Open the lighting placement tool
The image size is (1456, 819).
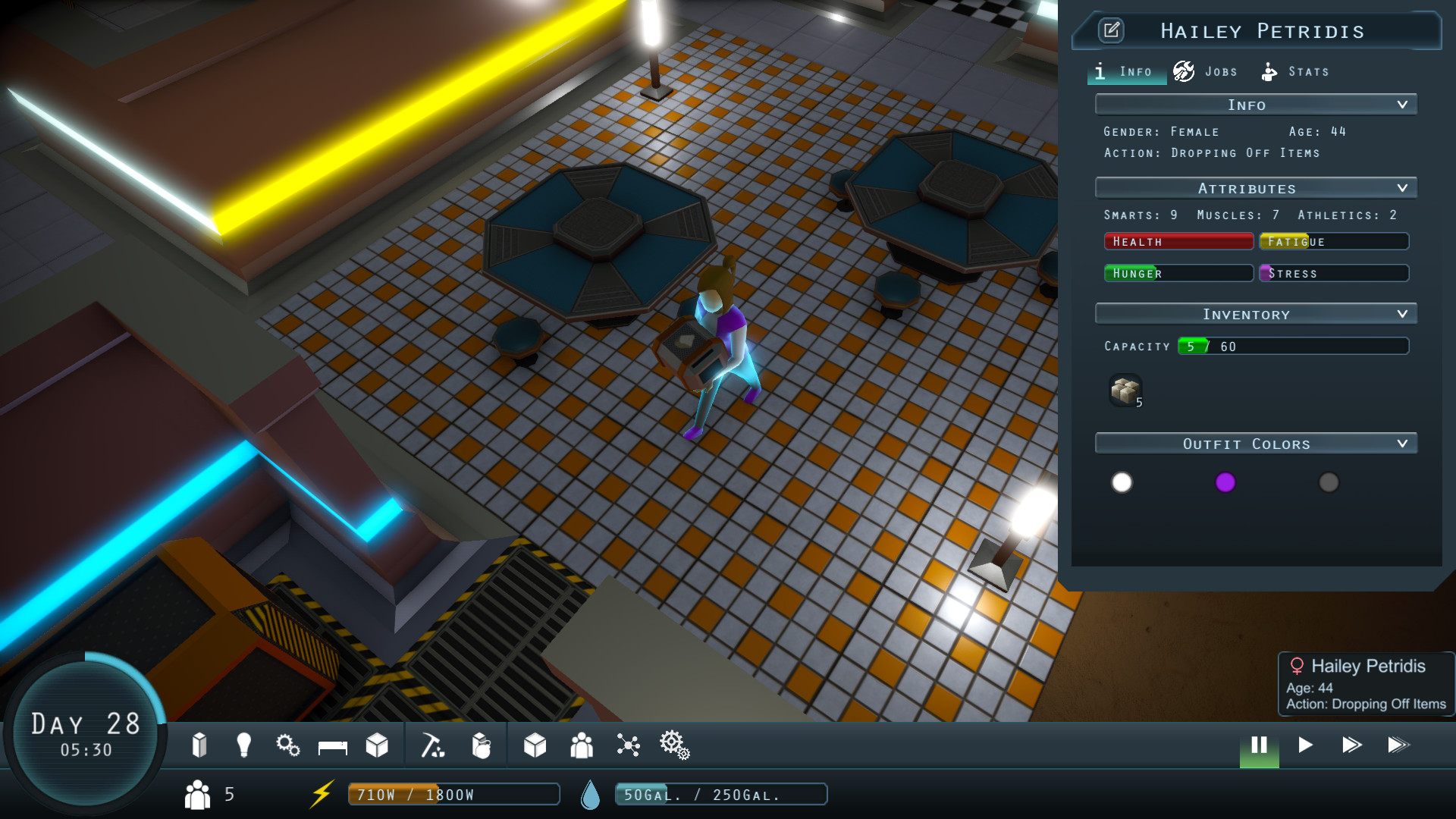coord(243,745)
